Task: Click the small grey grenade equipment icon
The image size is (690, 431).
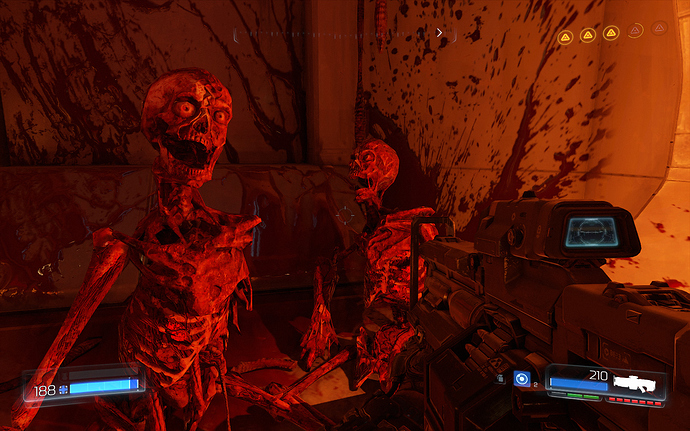Action: coord(501,379)
